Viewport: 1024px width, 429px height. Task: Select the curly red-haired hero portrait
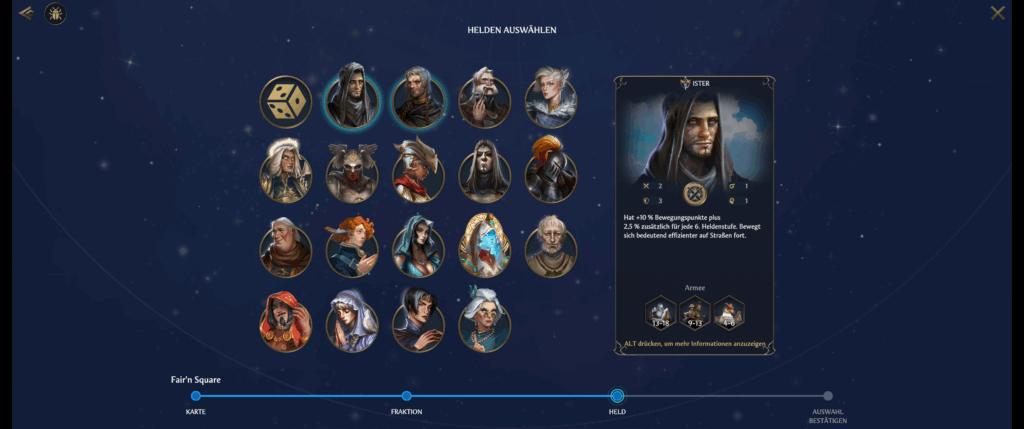coord(352,245)
